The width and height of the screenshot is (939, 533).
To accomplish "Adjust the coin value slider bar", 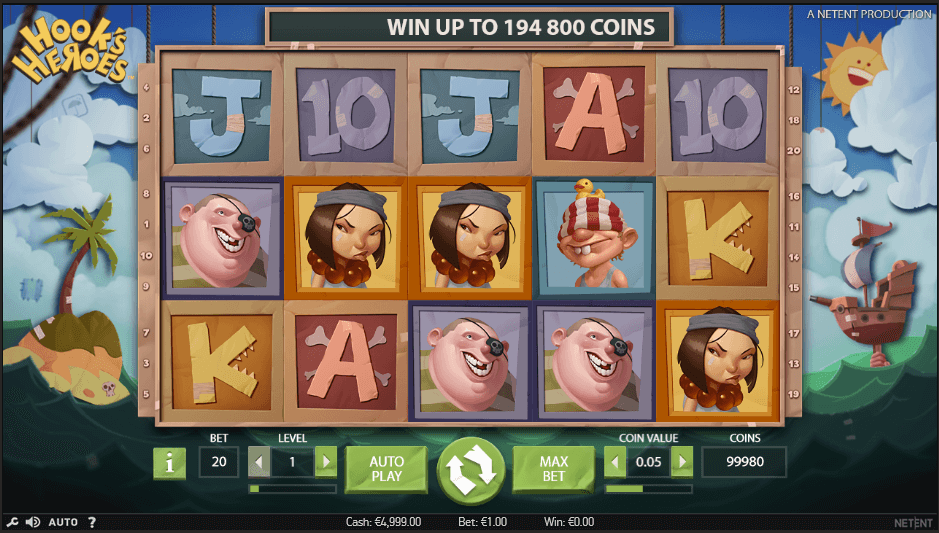I will [x=648, y=489].
